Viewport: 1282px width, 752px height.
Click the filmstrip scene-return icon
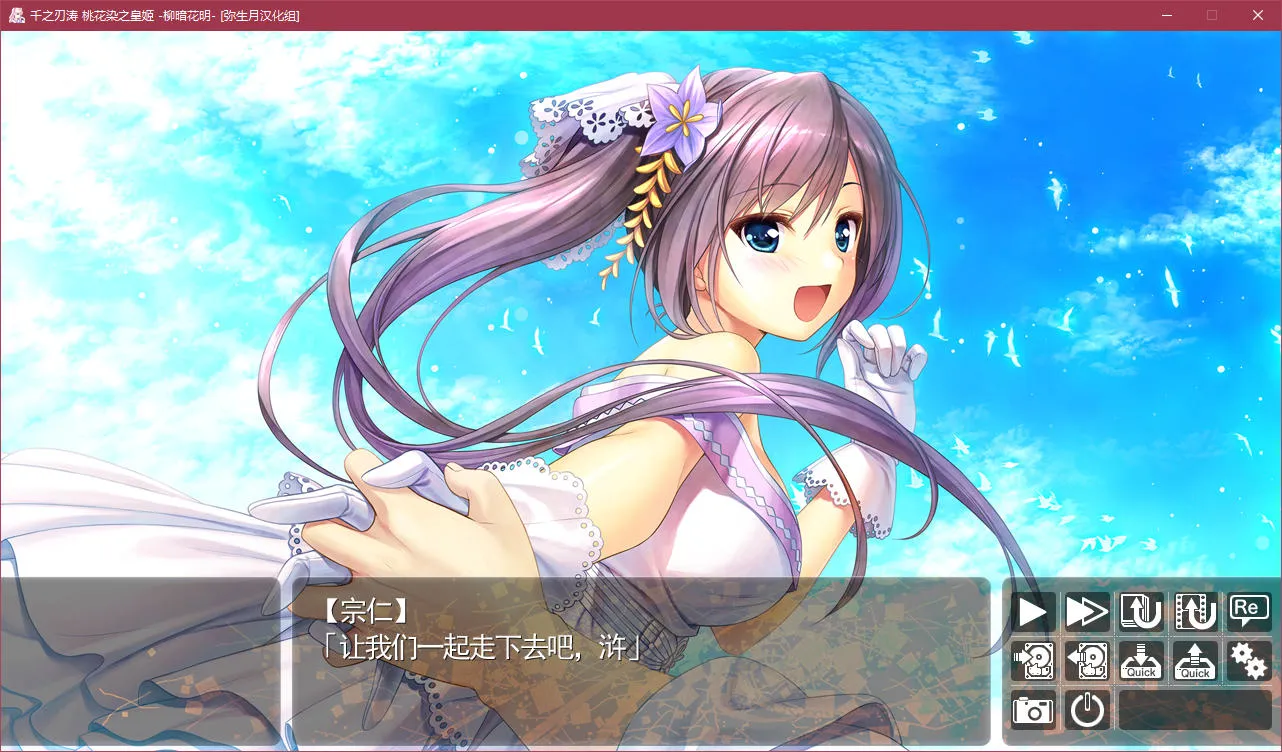point(1195,611)
